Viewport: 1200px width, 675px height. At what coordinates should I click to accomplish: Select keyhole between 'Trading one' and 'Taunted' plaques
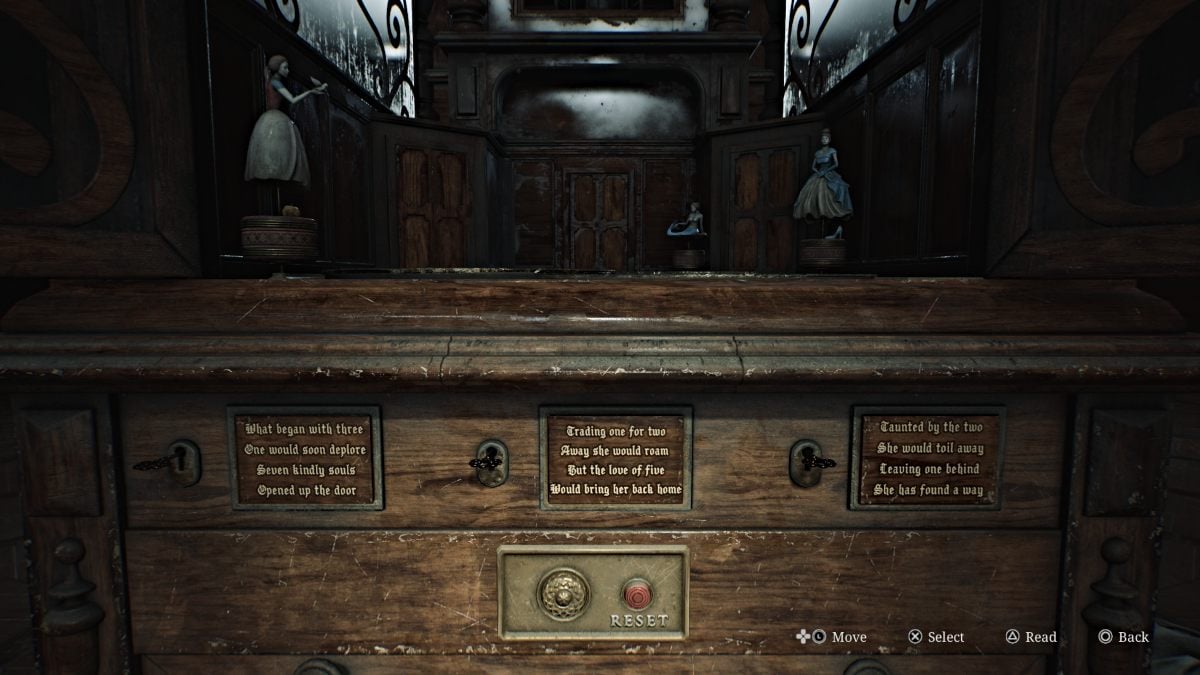coord(806,462)
